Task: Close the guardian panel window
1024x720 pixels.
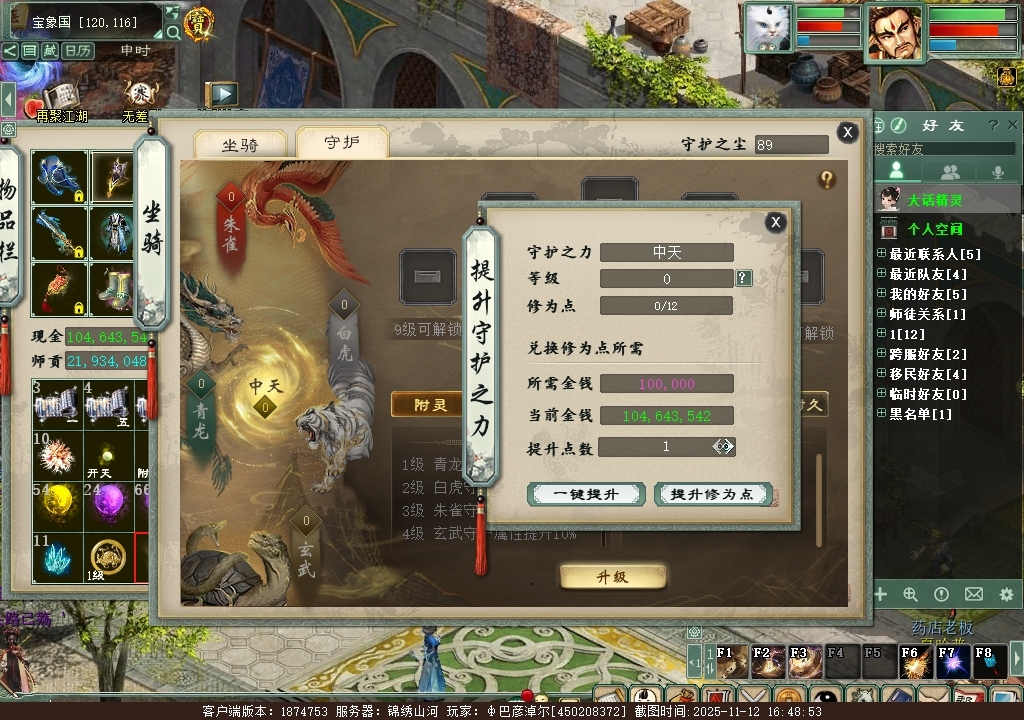Action: (x=847, y=132)
